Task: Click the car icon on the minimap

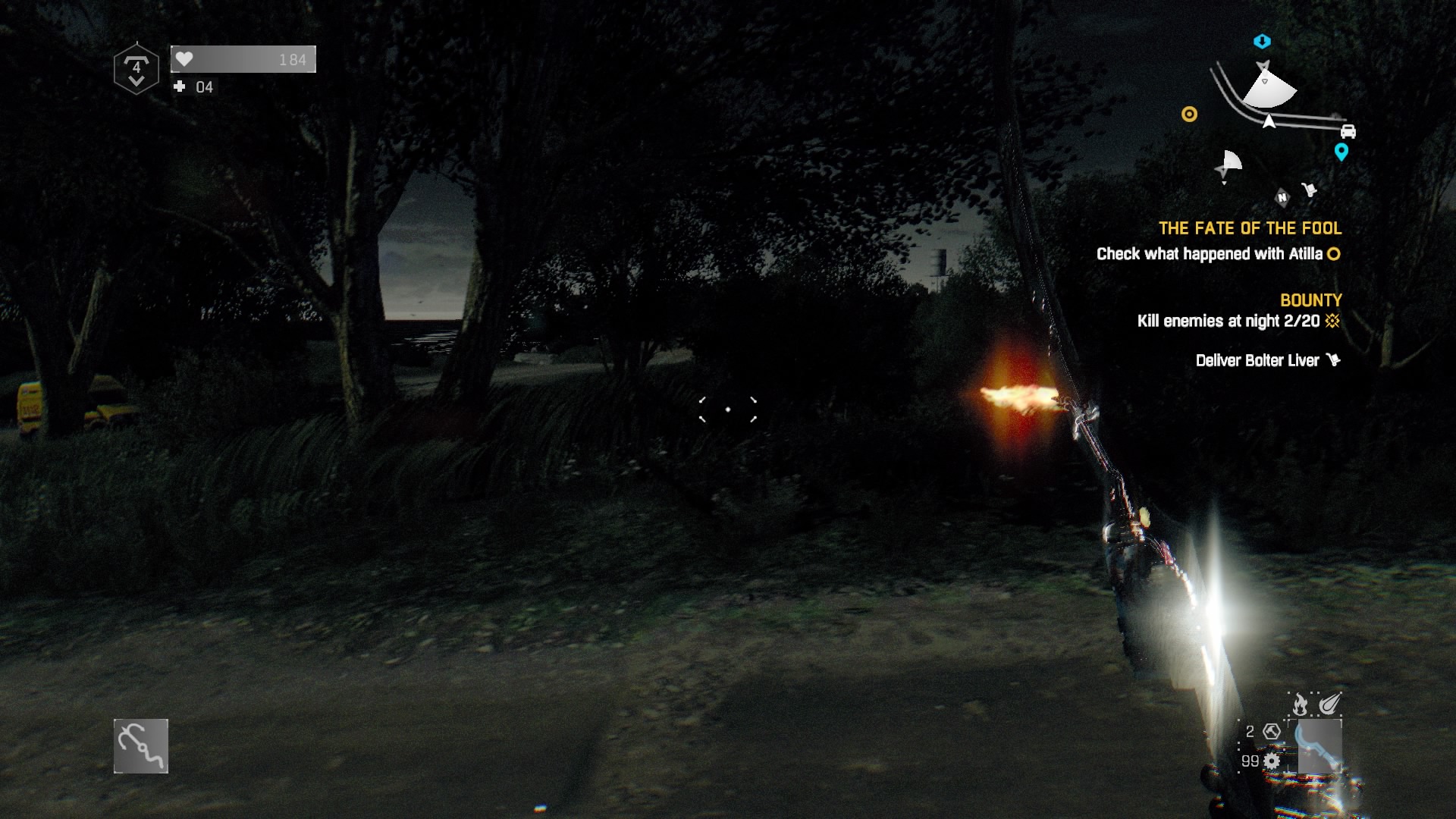Action: tap(1348, 132)
